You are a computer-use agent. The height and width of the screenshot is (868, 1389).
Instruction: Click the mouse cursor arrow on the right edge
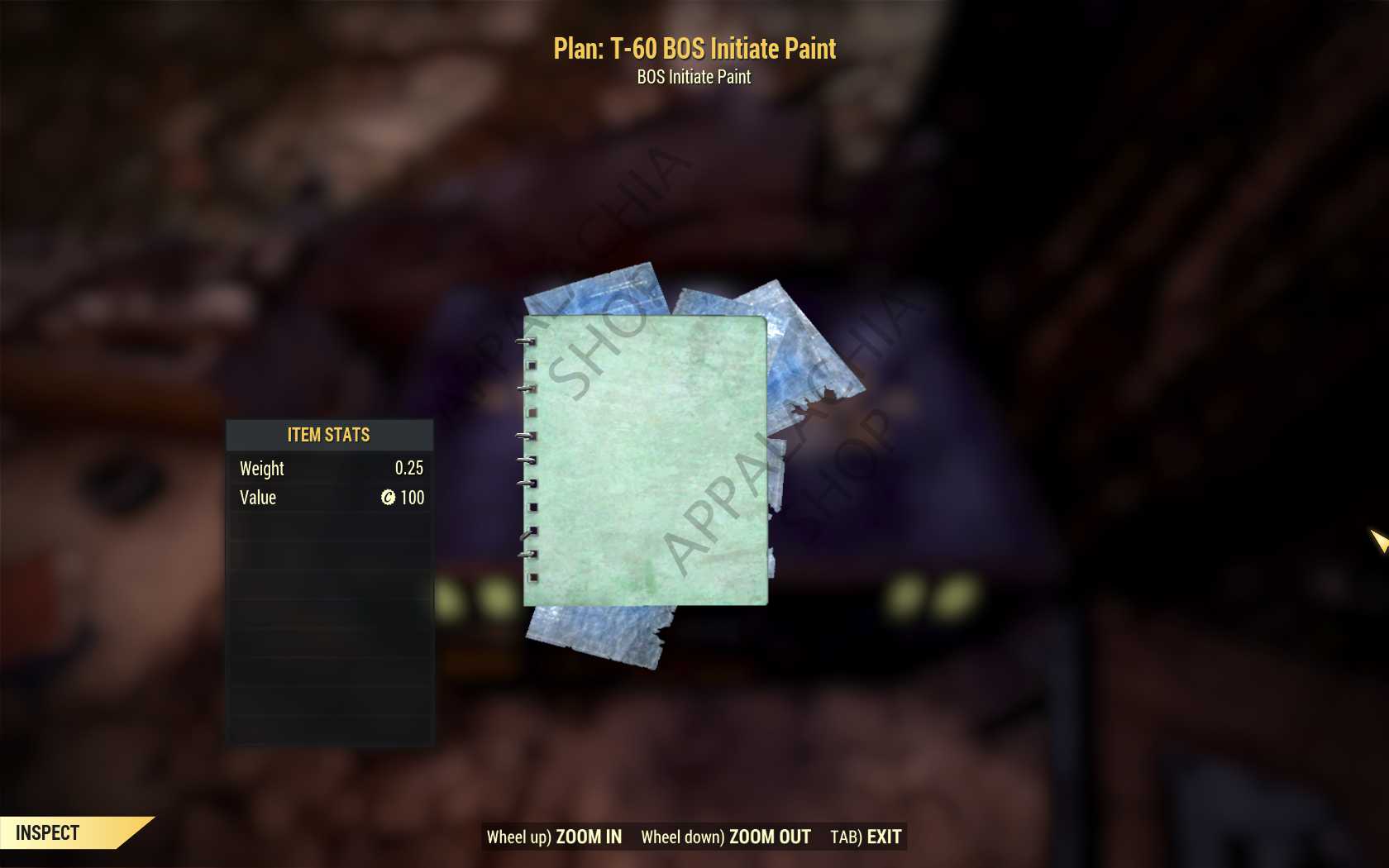click(1379, 540)
